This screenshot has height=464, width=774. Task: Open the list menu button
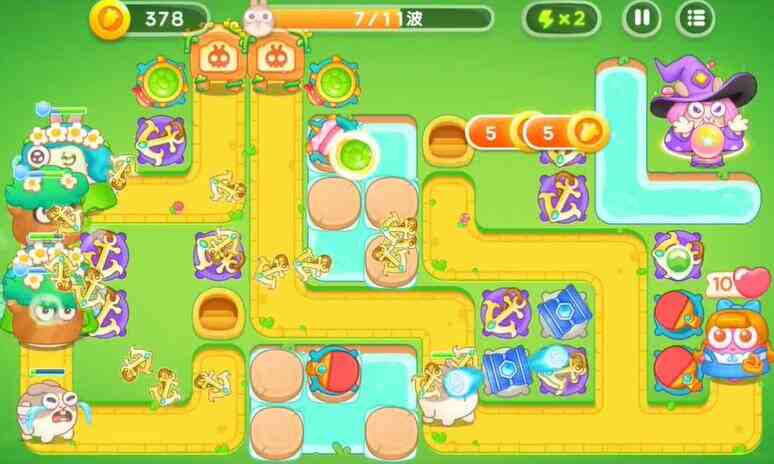(x=695, y=17)
